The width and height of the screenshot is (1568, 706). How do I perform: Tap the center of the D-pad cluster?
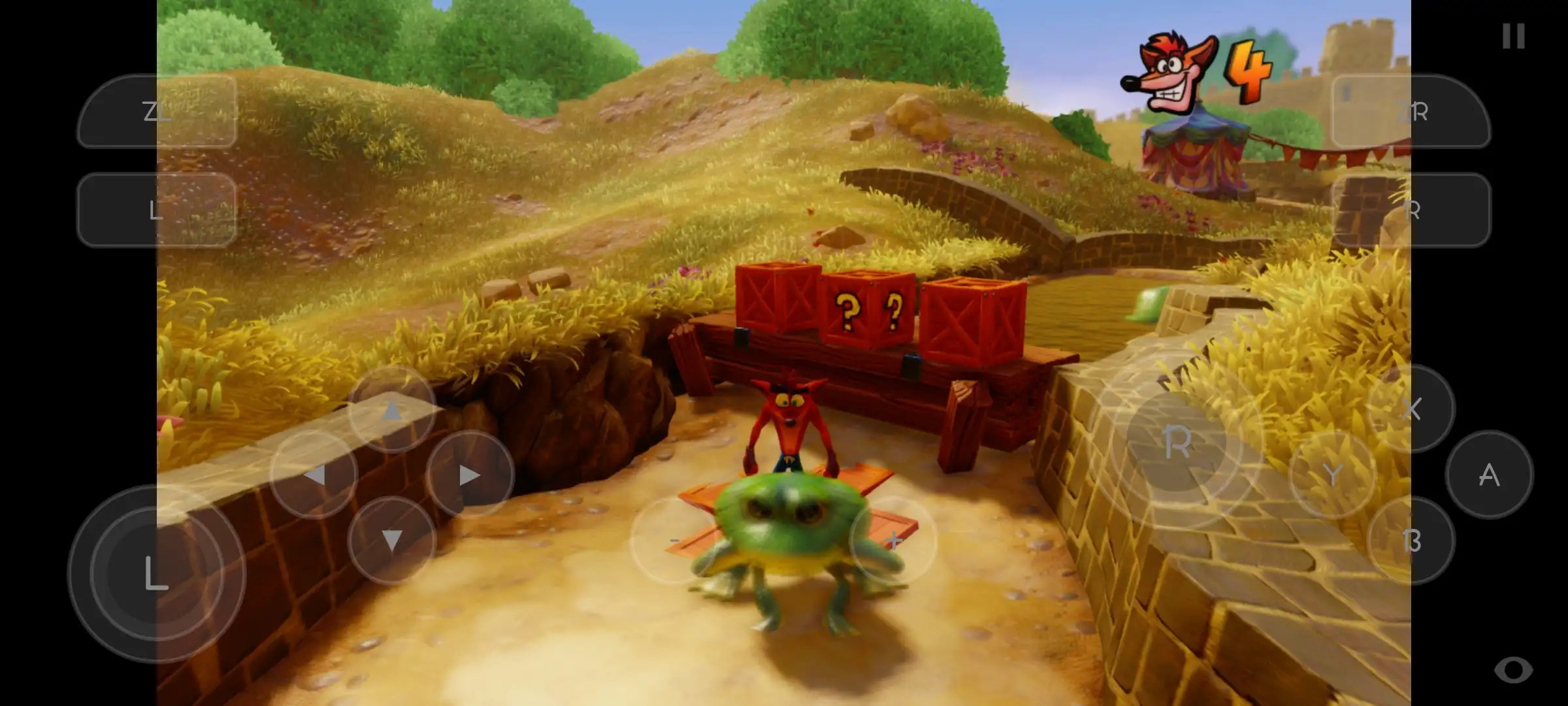point(392,476)
